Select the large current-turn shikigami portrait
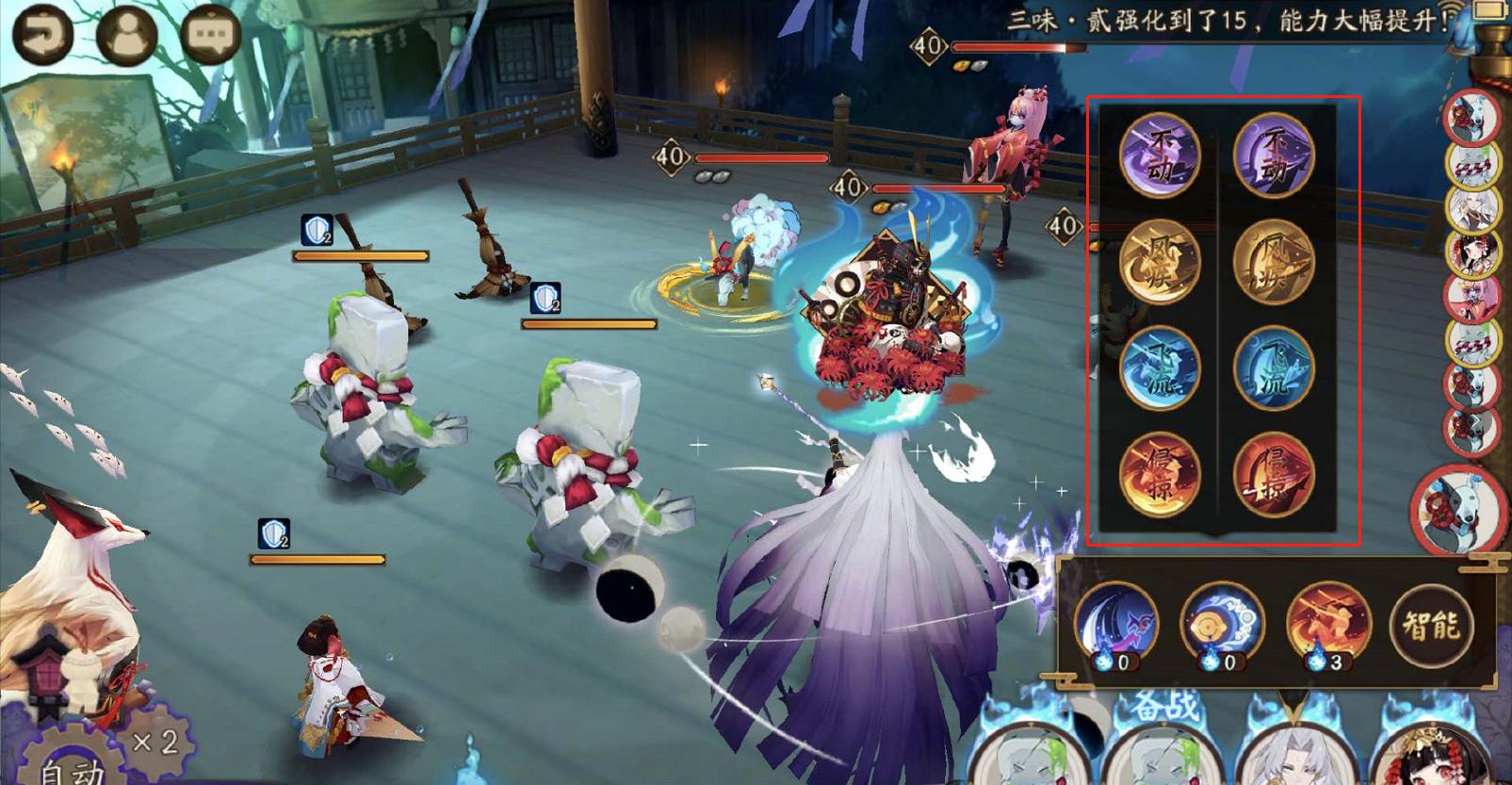1512x785 pixels. [x=1456, y=509]
